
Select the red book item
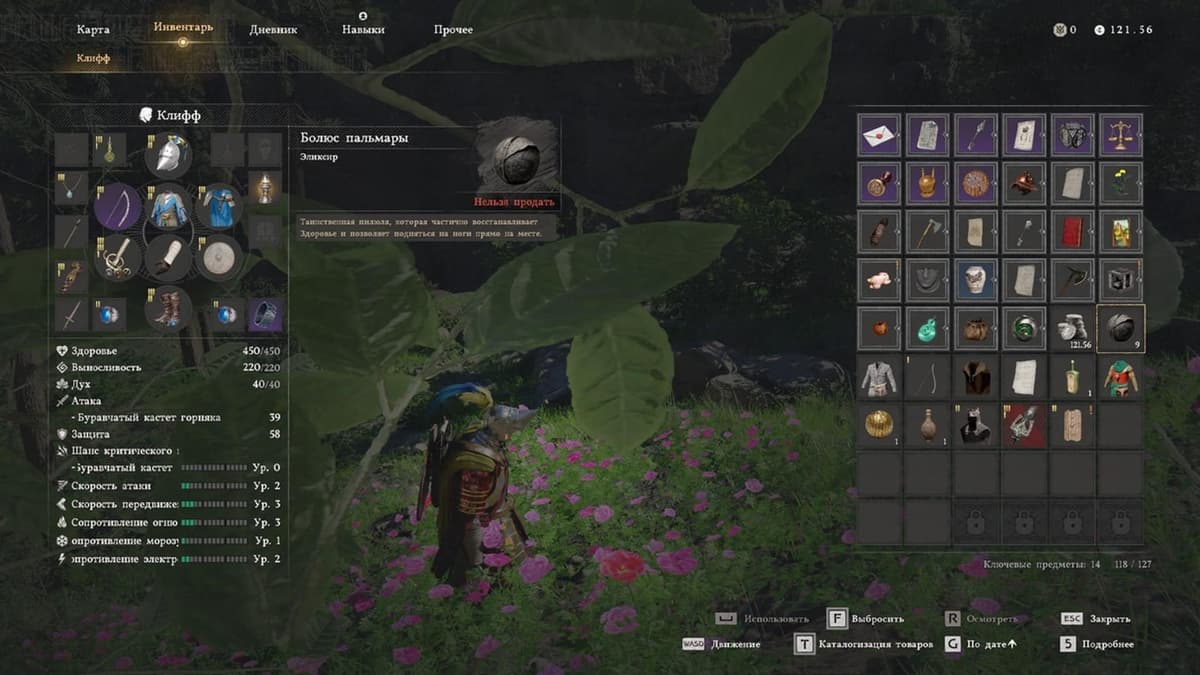pyautogui.click(x=1073, y=231)
